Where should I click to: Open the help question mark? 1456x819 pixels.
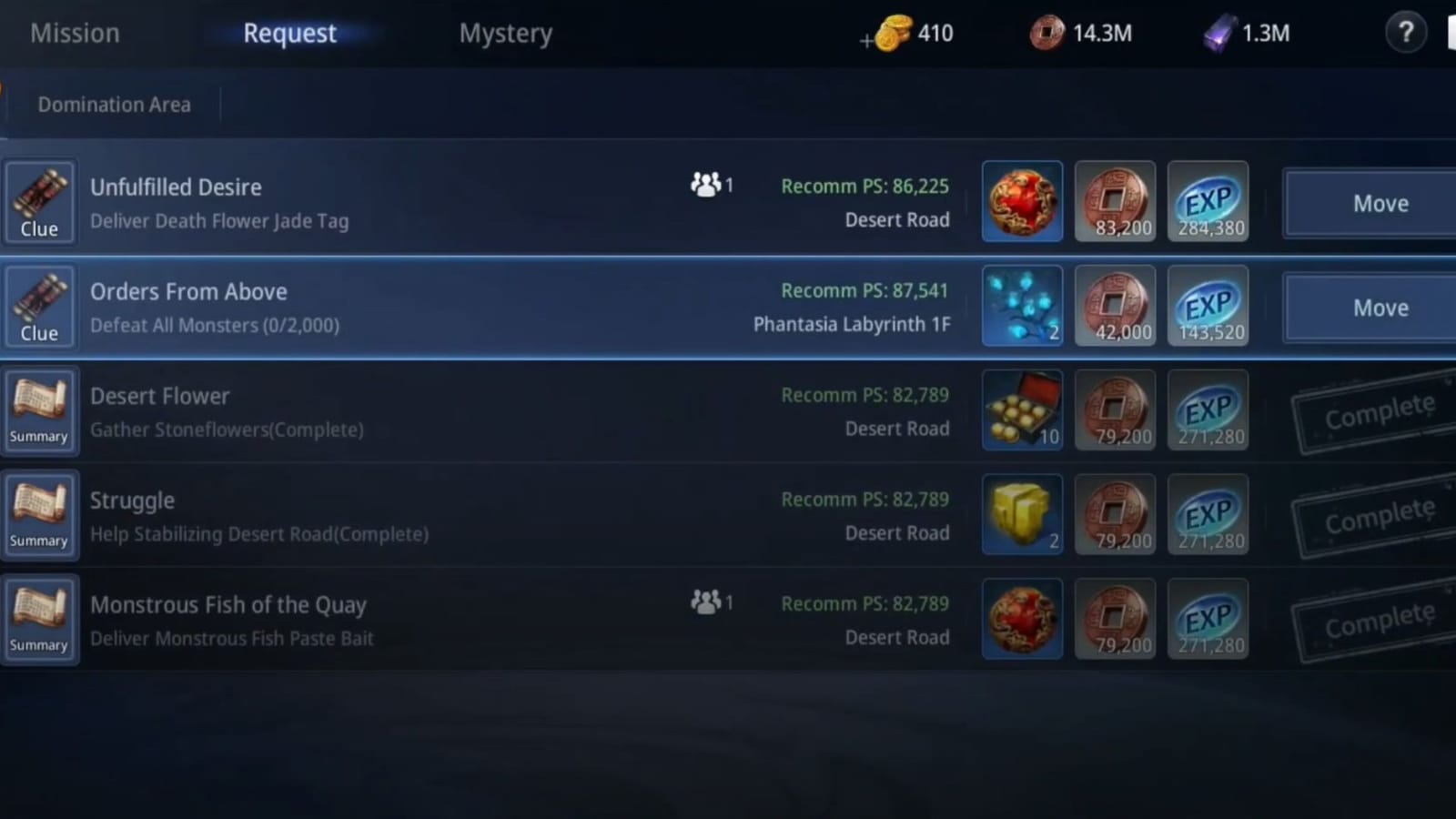tap(1406, 32)
